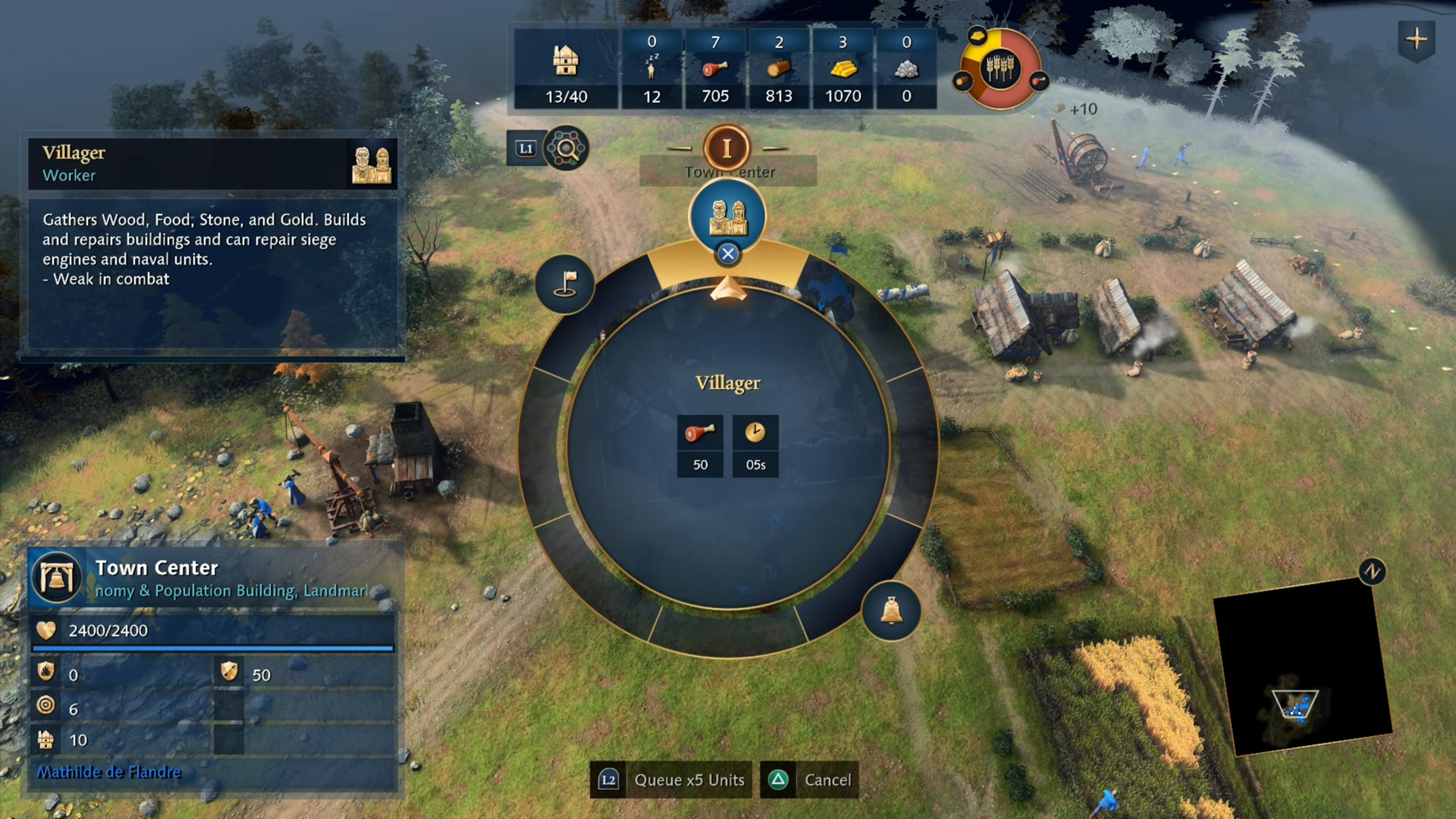Screen dimensions: 1456x819
Task: Set the rally point flag
Action: [565, 284]
